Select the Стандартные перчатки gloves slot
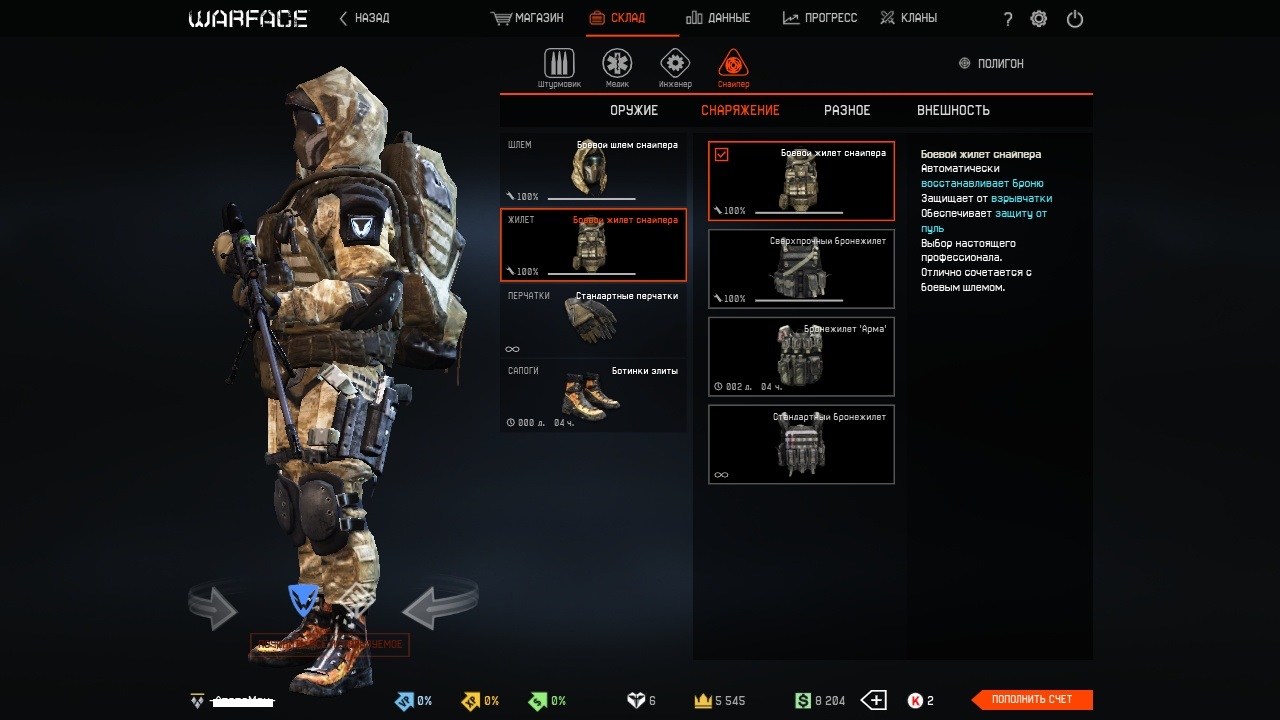The image size is (1280, 720). pyautogui.click(x=593, y=321)
